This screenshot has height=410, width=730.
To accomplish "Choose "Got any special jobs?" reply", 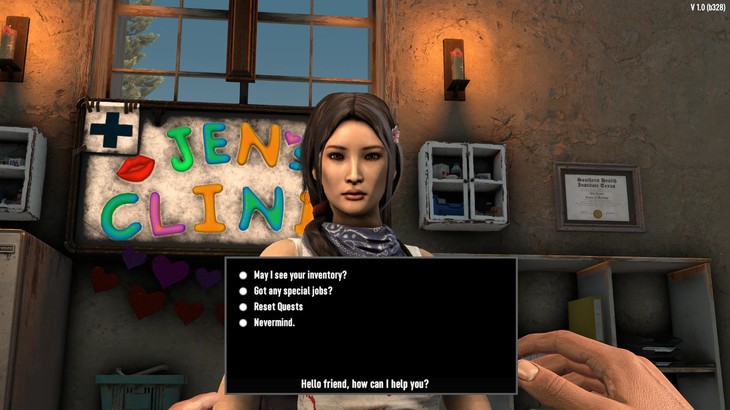I will [x=292, y=291].
